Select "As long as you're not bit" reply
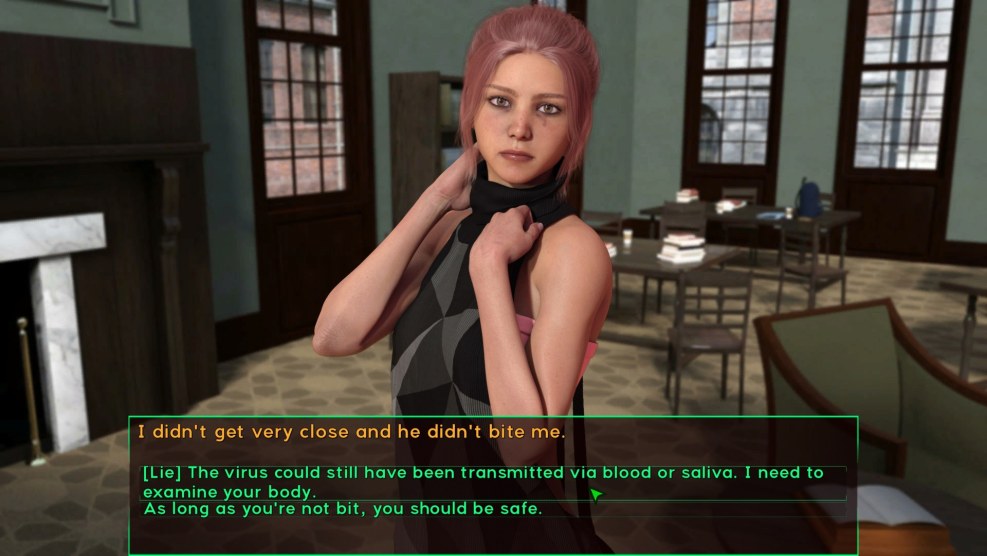The width and height of the screenshot is (987, 556). (x=342, y=509)
